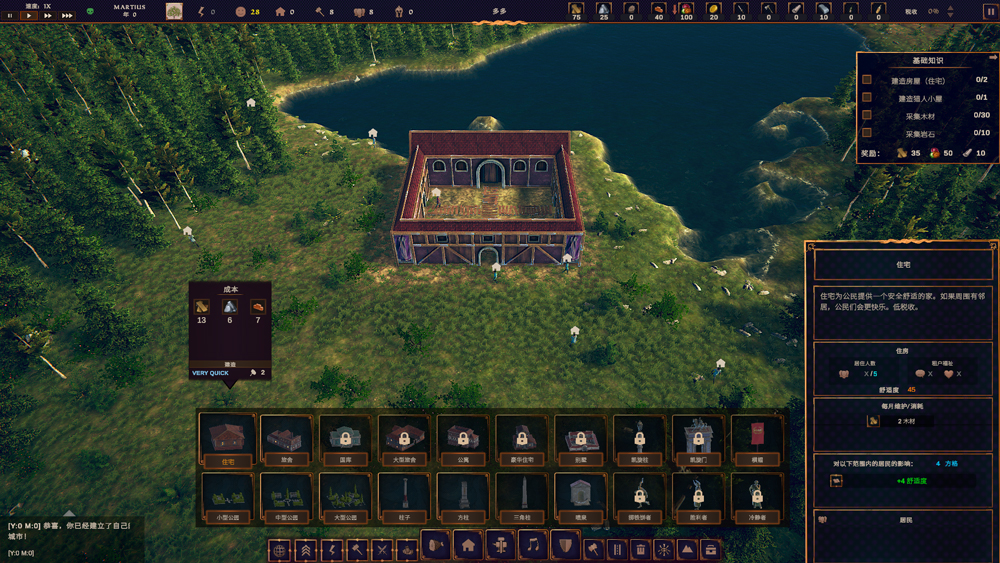Activate the trash can demolish tool
1000x563 pixels.
640,550
